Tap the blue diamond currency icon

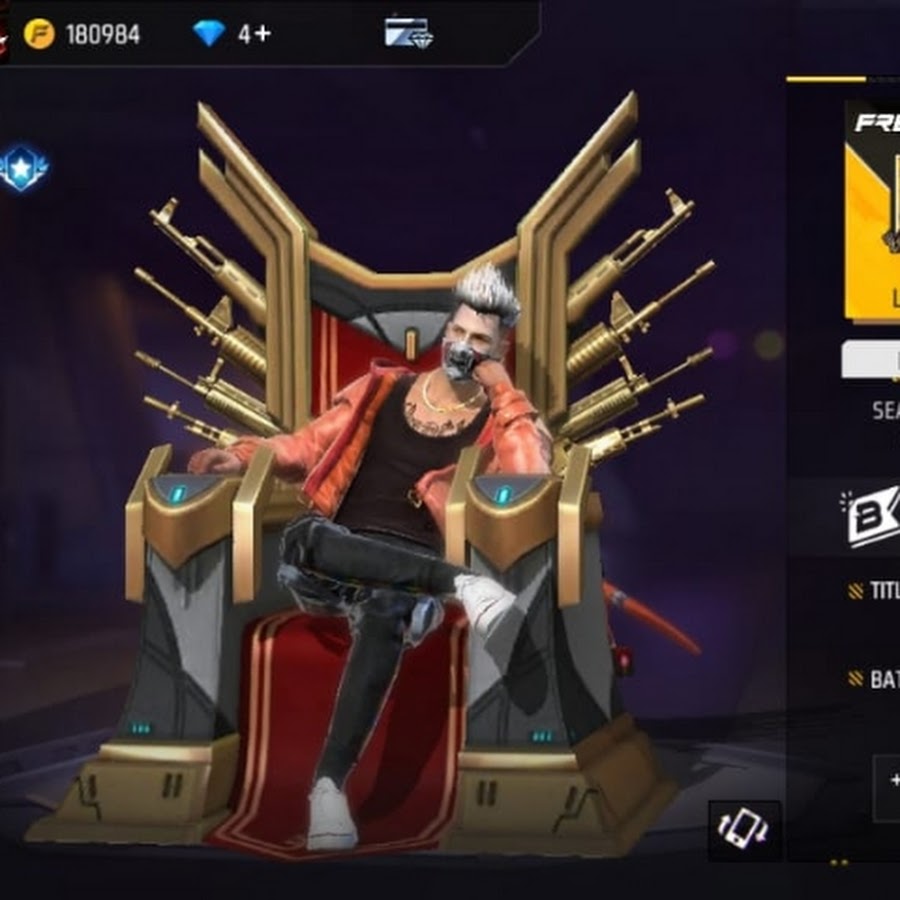pos(209,34)
